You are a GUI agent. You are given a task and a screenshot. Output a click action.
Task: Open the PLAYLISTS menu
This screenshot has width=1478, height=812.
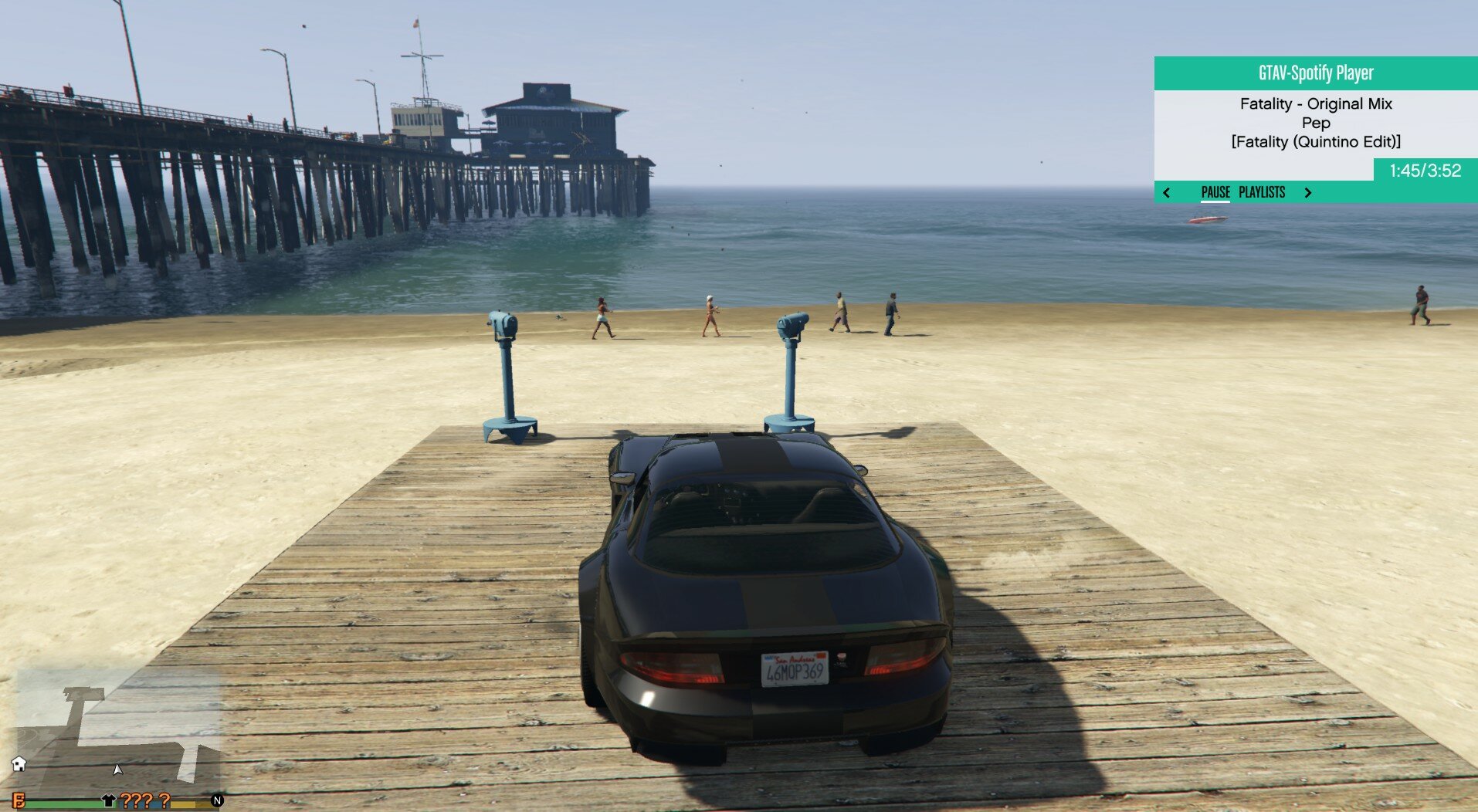(x=1262, y=192)
